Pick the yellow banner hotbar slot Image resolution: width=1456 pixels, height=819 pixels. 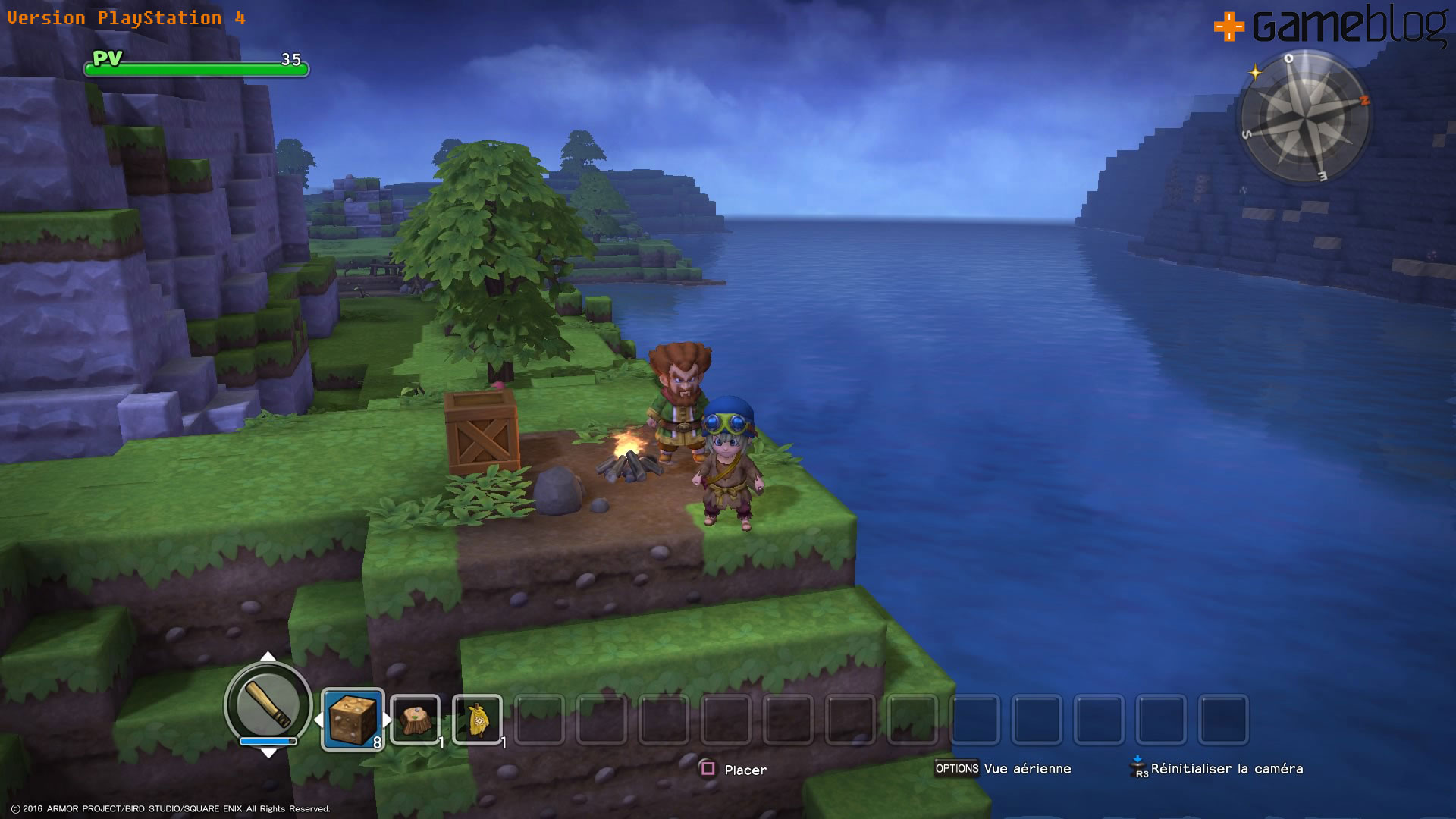click(477, 719)
